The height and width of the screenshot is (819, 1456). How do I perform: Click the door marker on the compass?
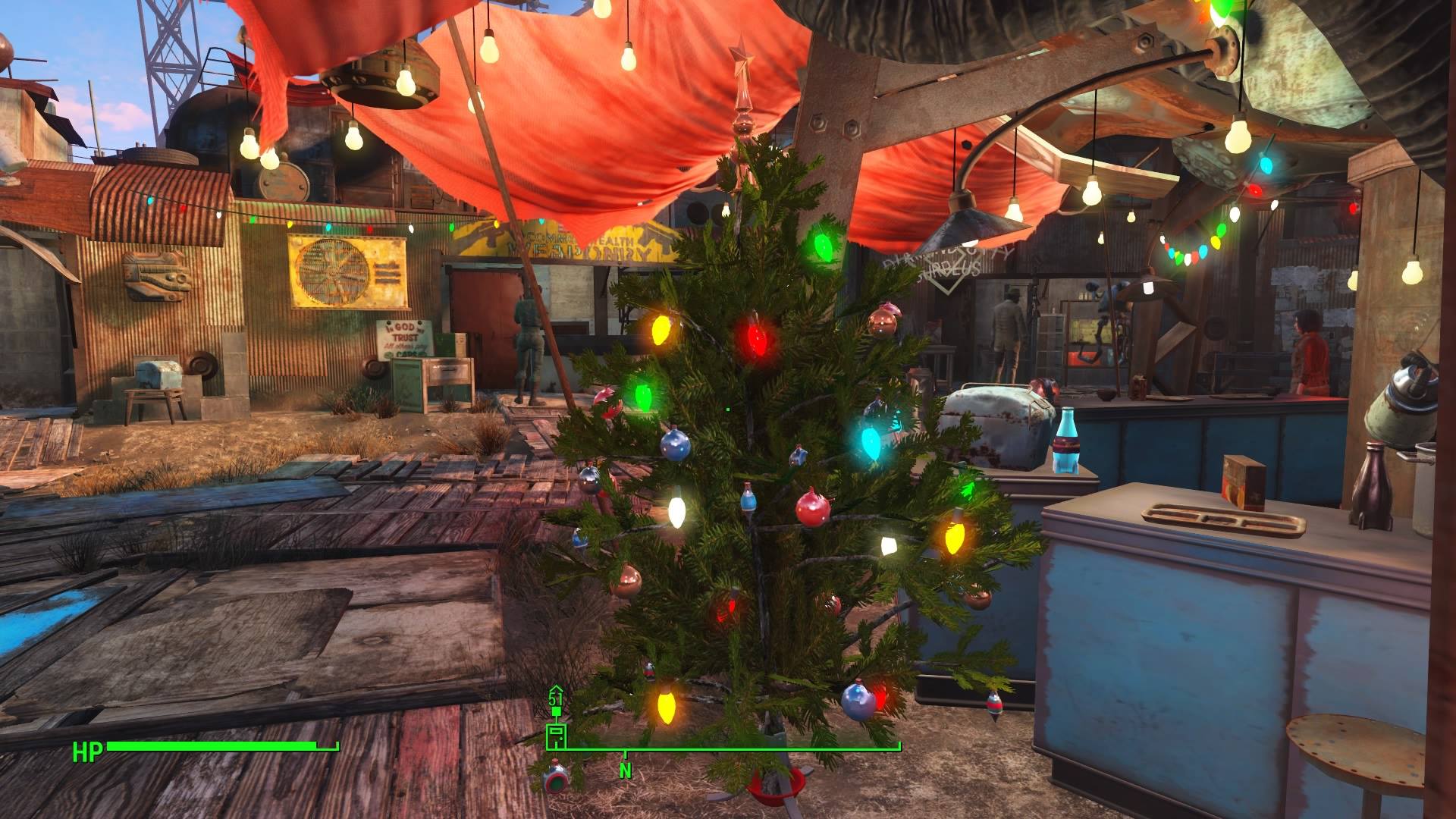(556, 735)
